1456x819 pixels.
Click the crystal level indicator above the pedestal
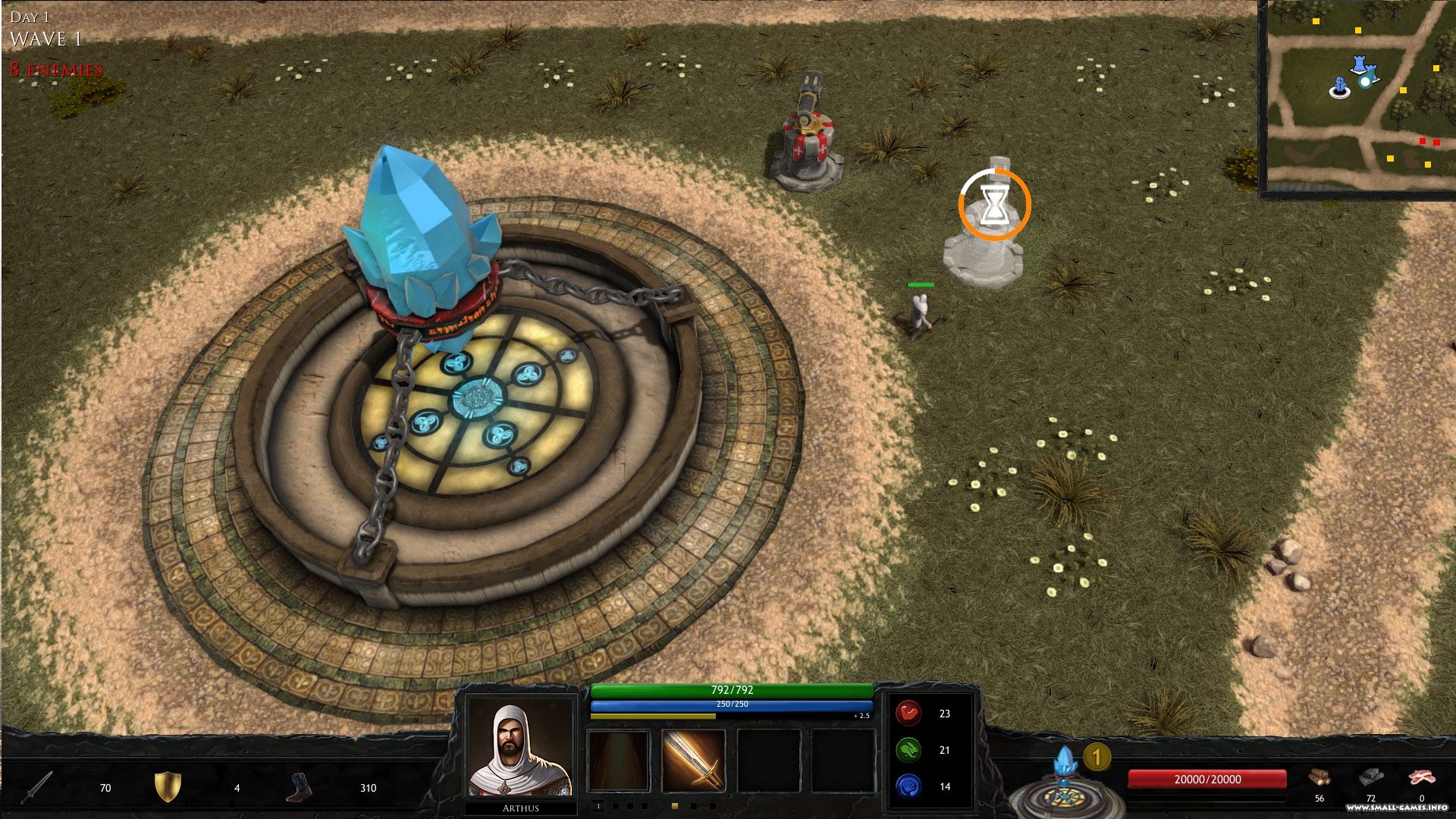click(1097, 755)
